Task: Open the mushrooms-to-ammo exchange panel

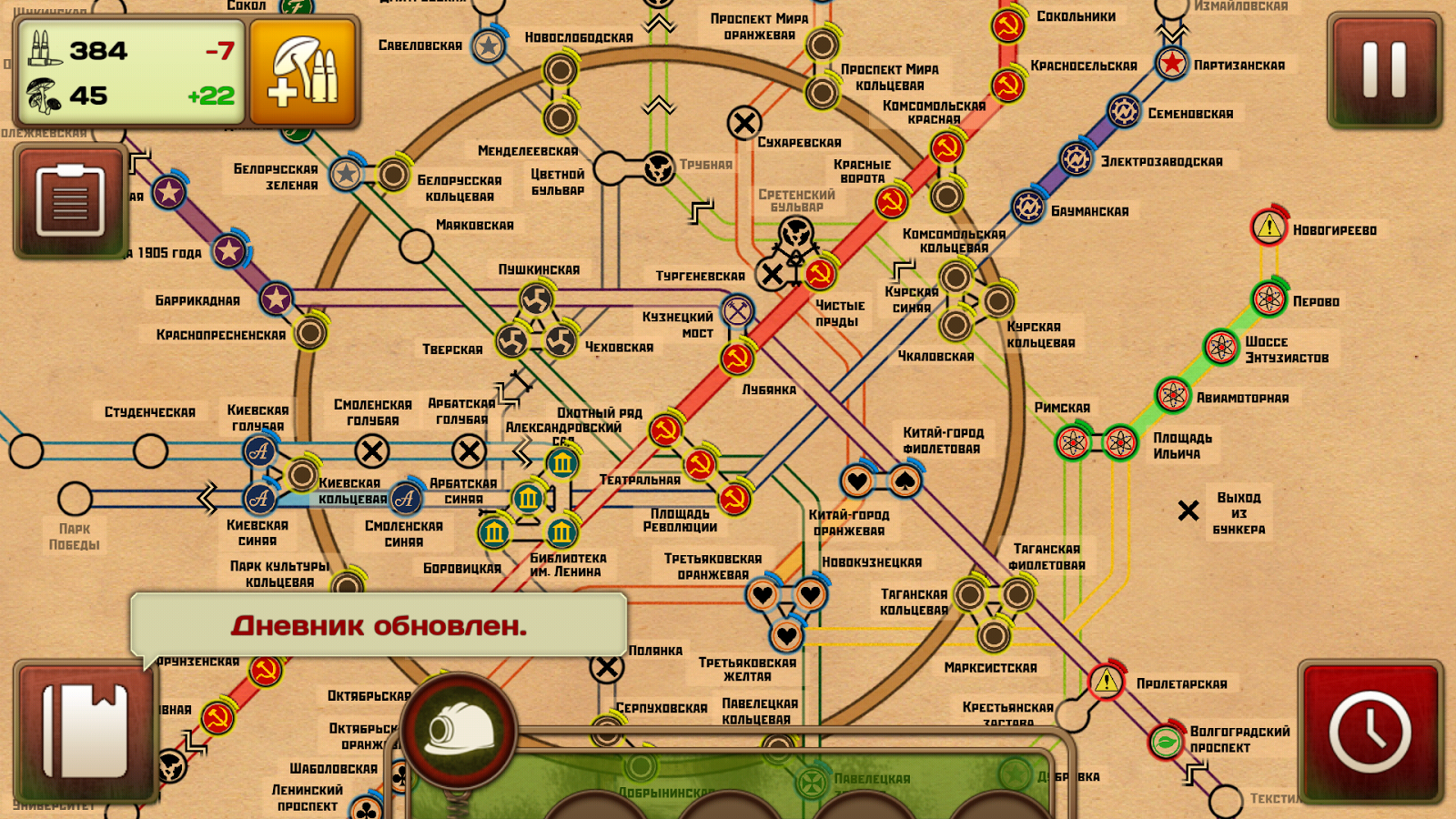Action: tap(305, 73)
